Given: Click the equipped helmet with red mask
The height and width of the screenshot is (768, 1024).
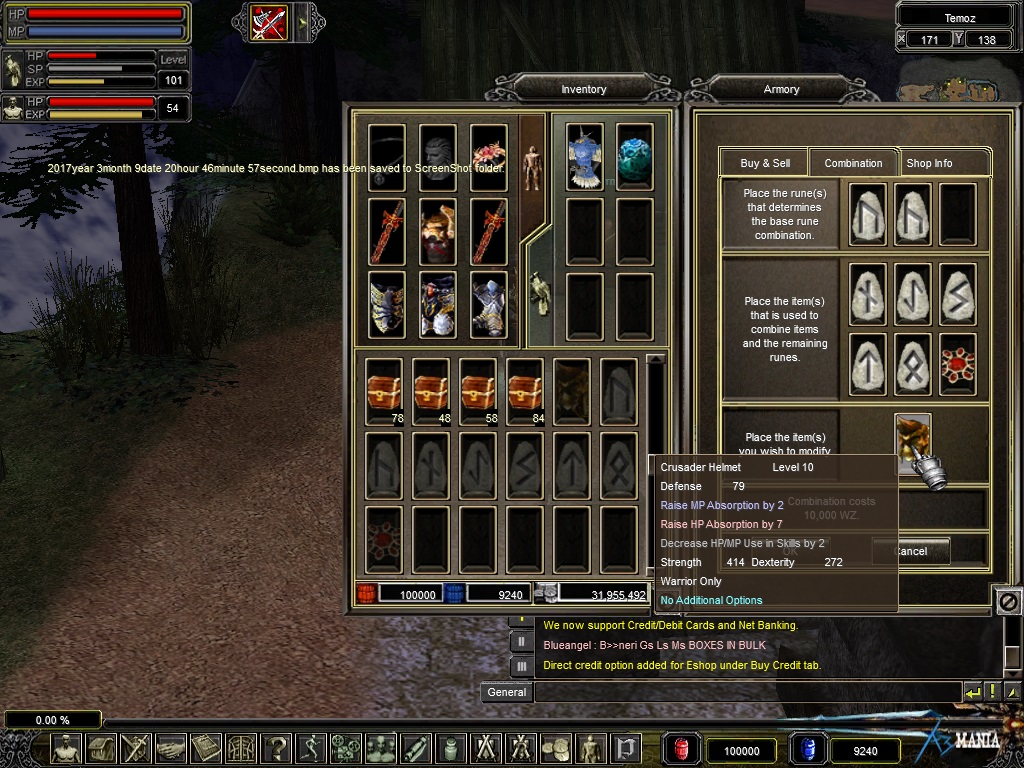Looking at the screenshot, I should coord(438,231).
